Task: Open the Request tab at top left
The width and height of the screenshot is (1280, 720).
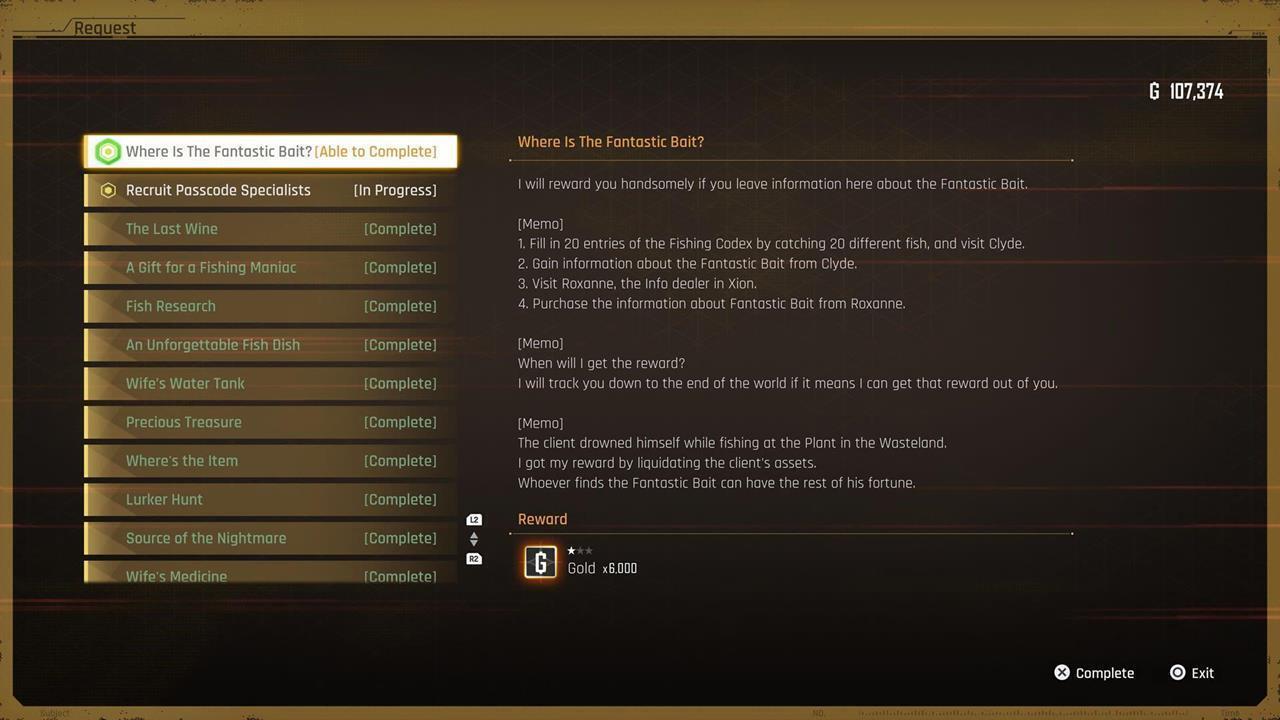Action: click(106, 27)
